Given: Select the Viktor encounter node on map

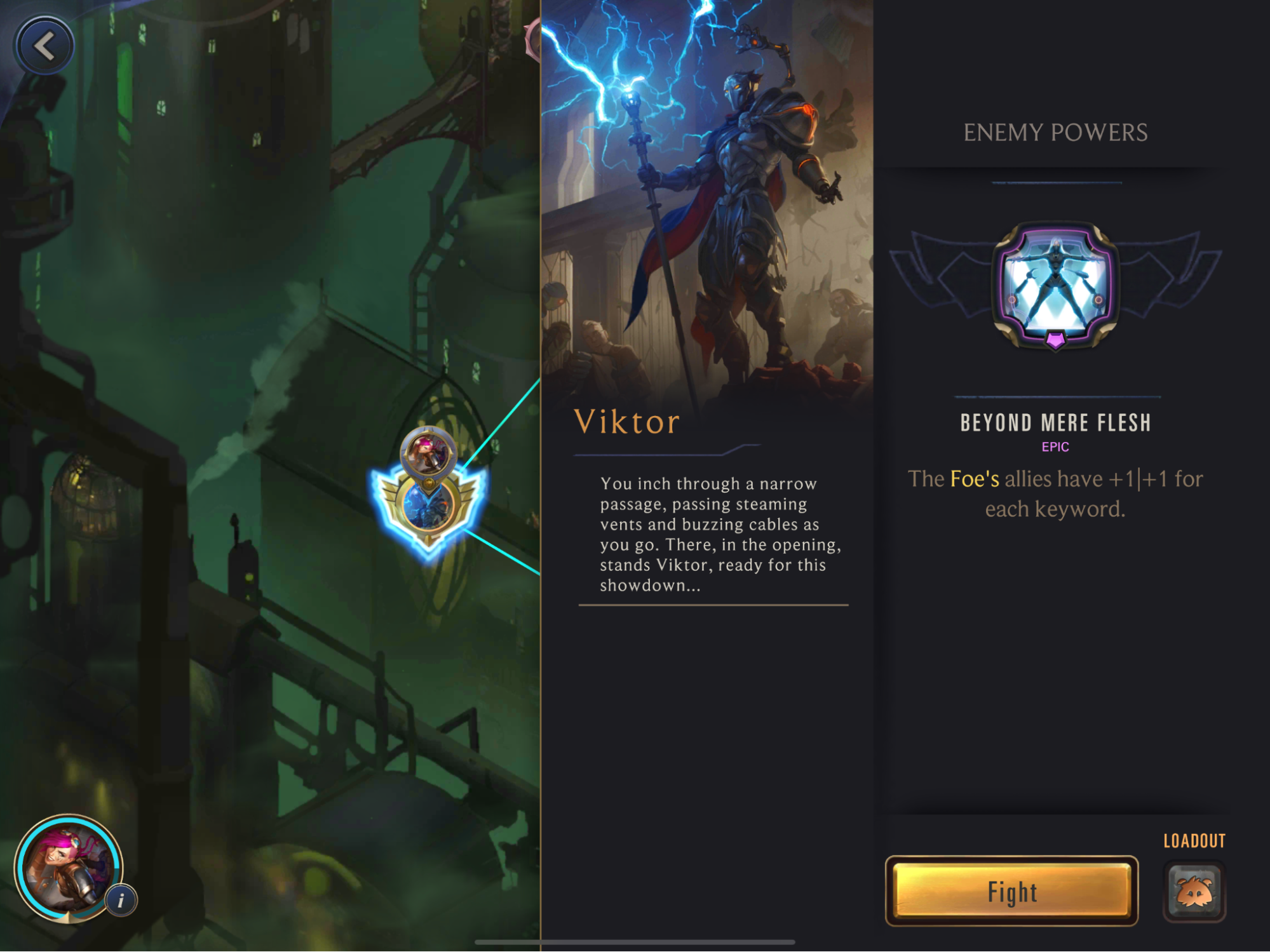Looking at the screenshot, I should [x=429, y=505].
